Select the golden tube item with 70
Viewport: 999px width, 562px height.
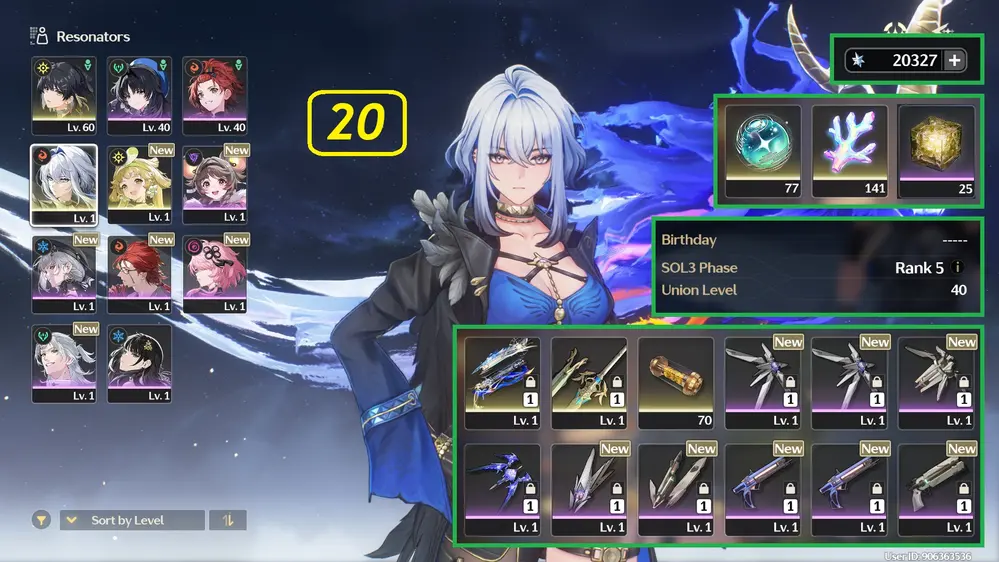click(x=675, y=381)
